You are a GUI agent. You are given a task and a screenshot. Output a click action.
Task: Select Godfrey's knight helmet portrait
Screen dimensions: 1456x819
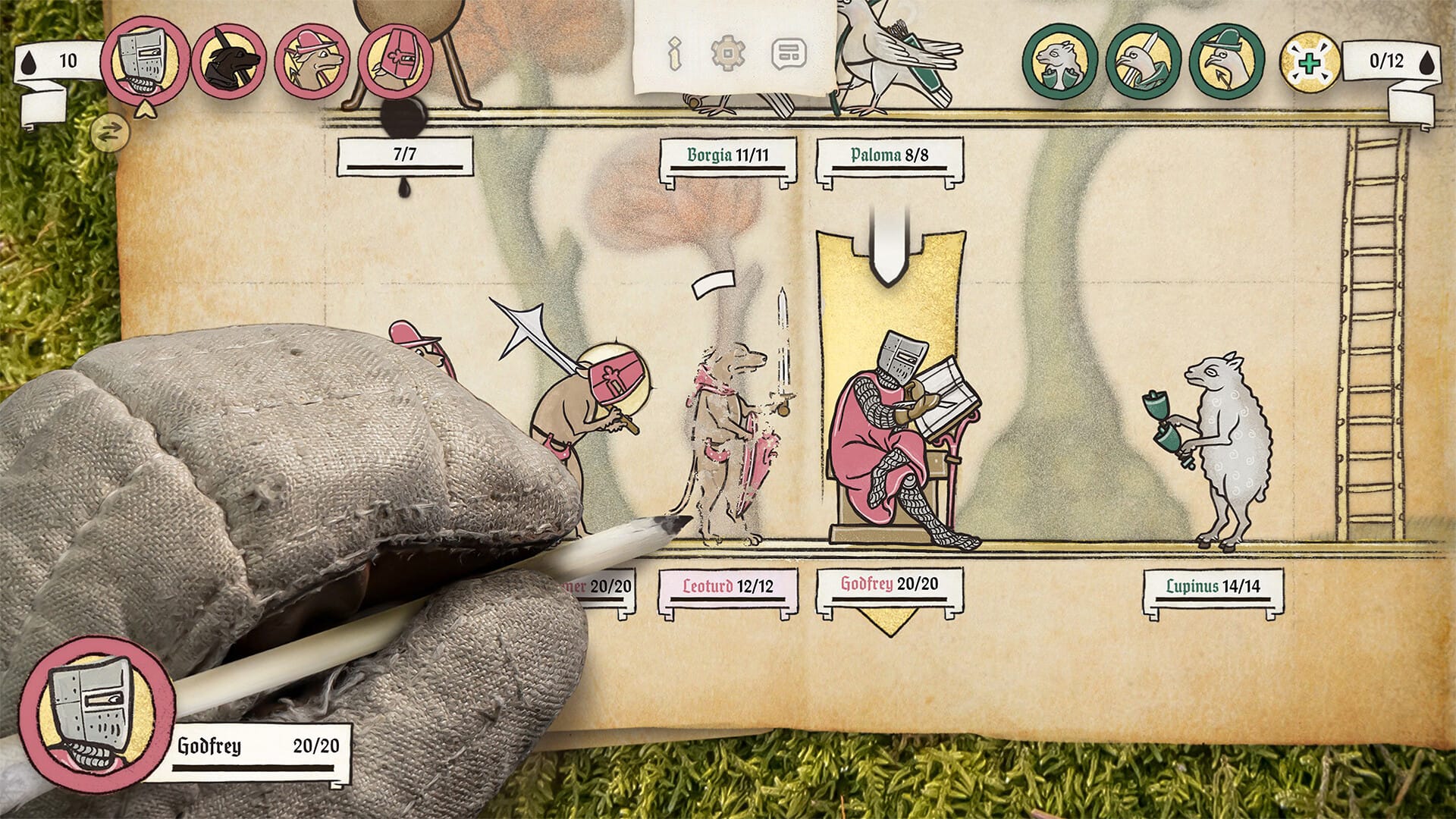pos(145,61)
